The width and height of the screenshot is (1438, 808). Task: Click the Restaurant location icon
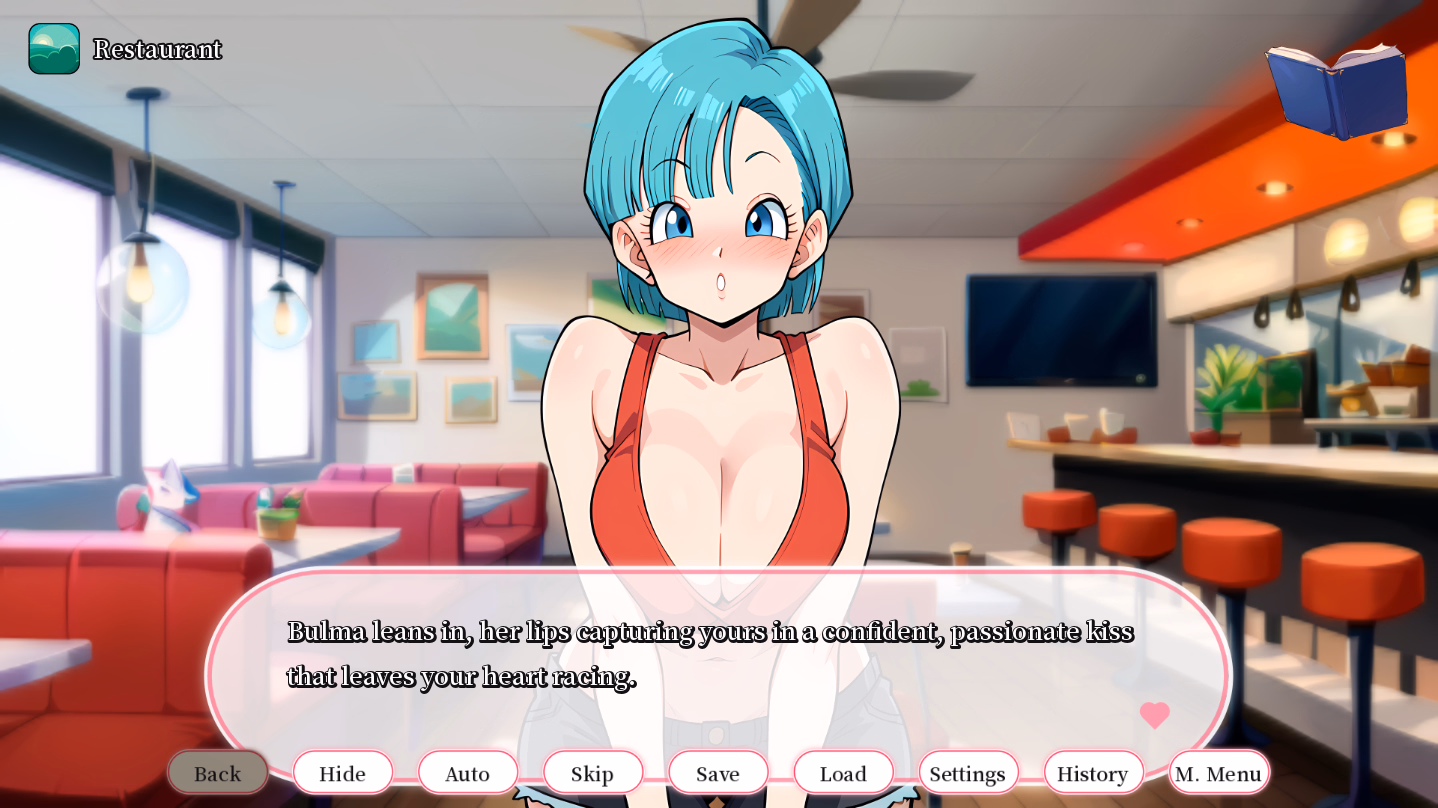point(54,49)
